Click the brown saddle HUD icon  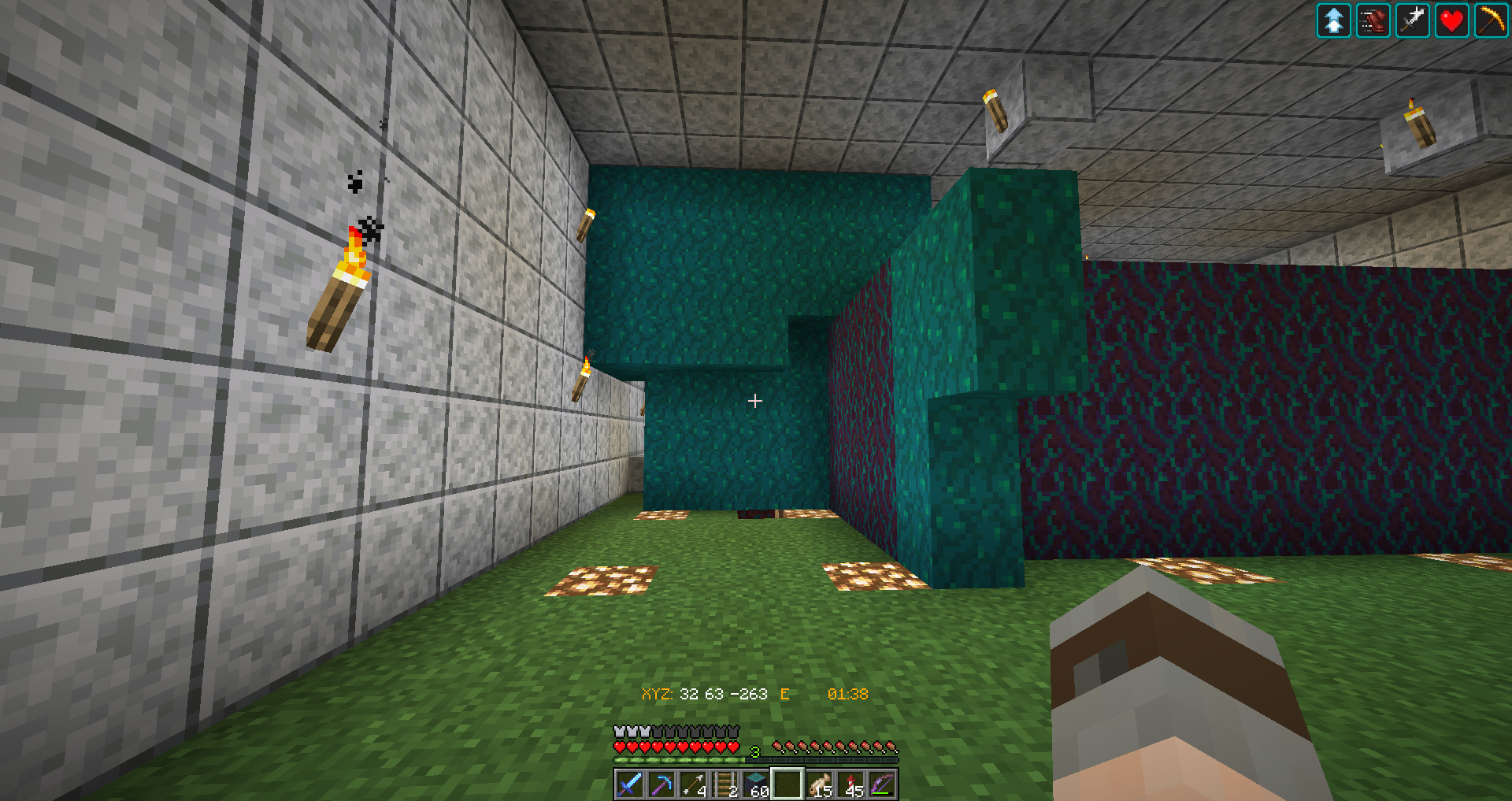click(1372, 20)
